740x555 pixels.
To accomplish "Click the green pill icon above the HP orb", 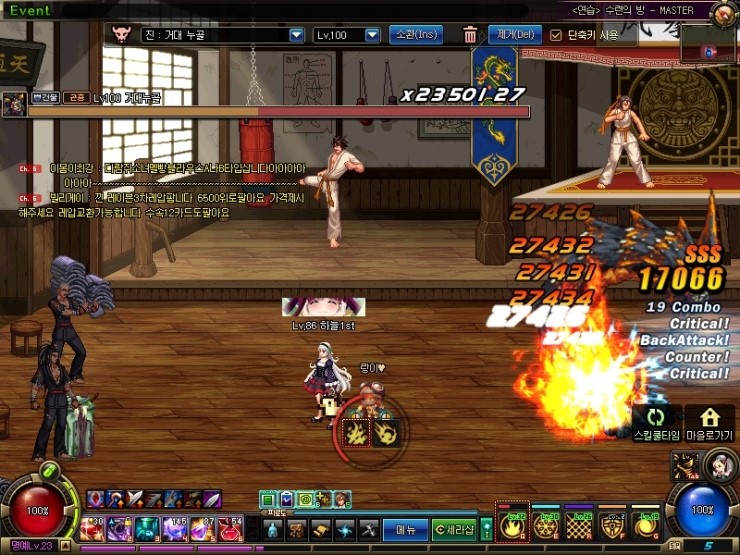I will click(47, 471).
